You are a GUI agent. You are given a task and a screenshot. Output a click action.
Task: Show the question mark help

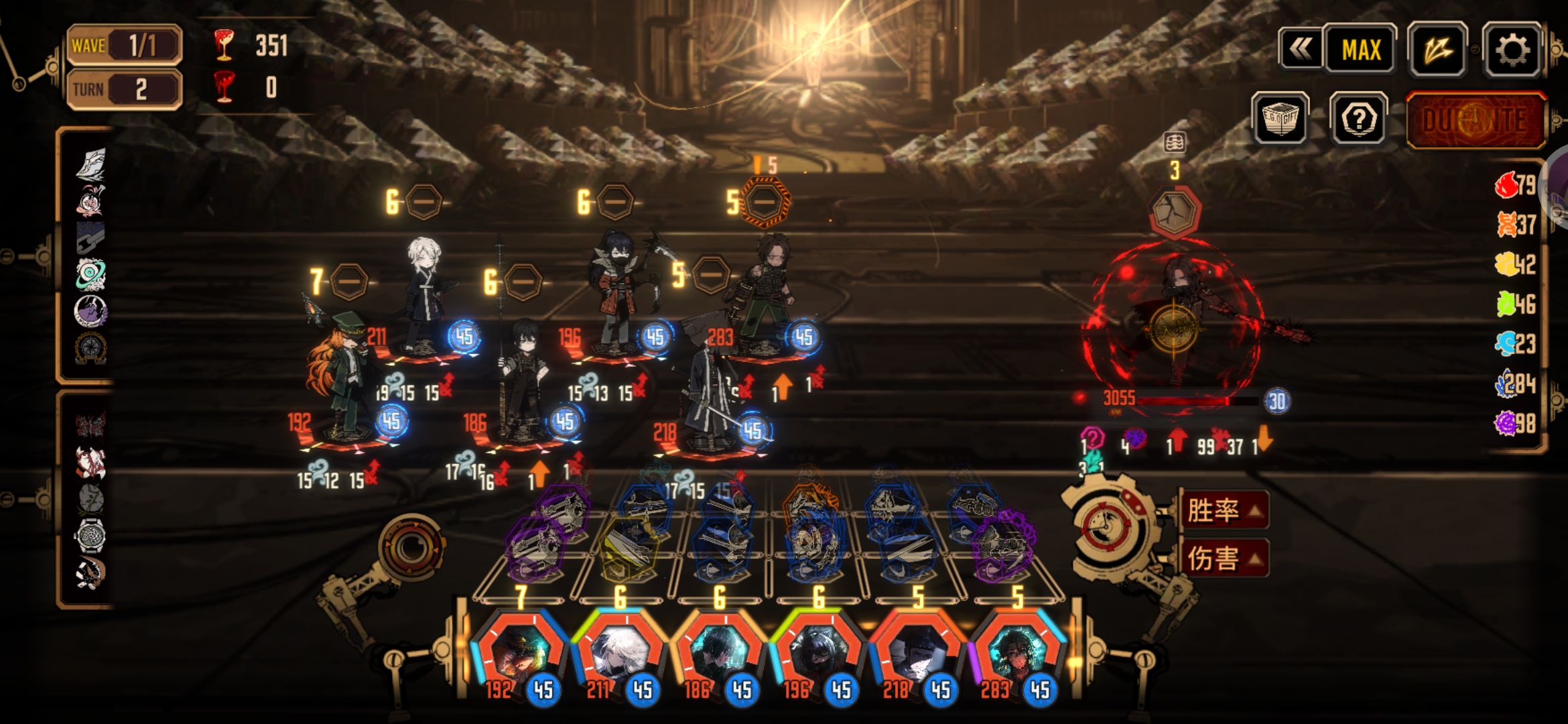coord(1359,119)
